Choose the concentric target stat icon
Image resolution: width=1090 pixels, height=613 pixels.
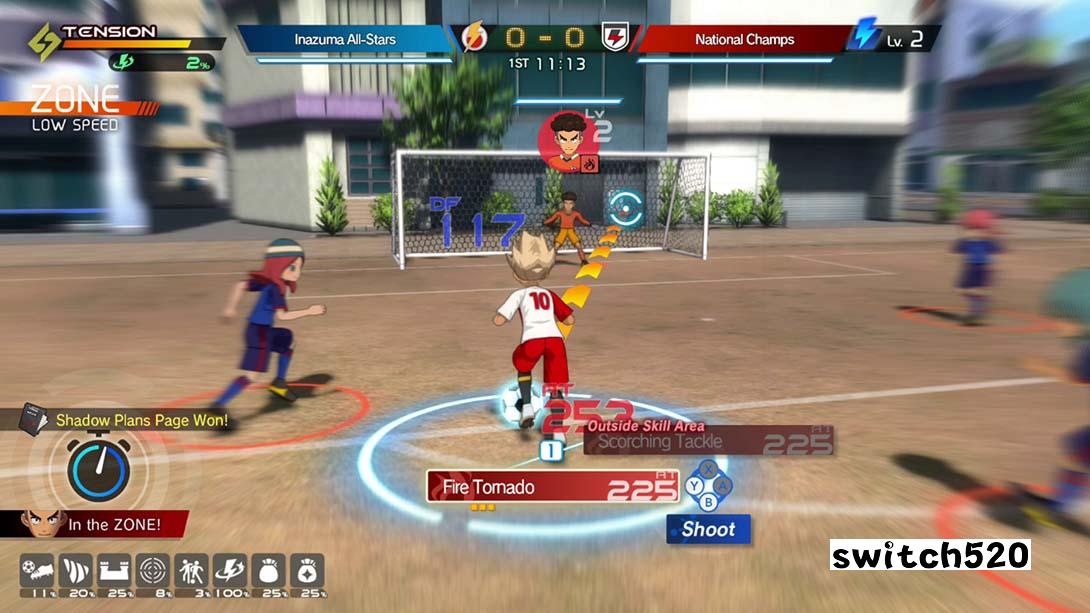153,572
